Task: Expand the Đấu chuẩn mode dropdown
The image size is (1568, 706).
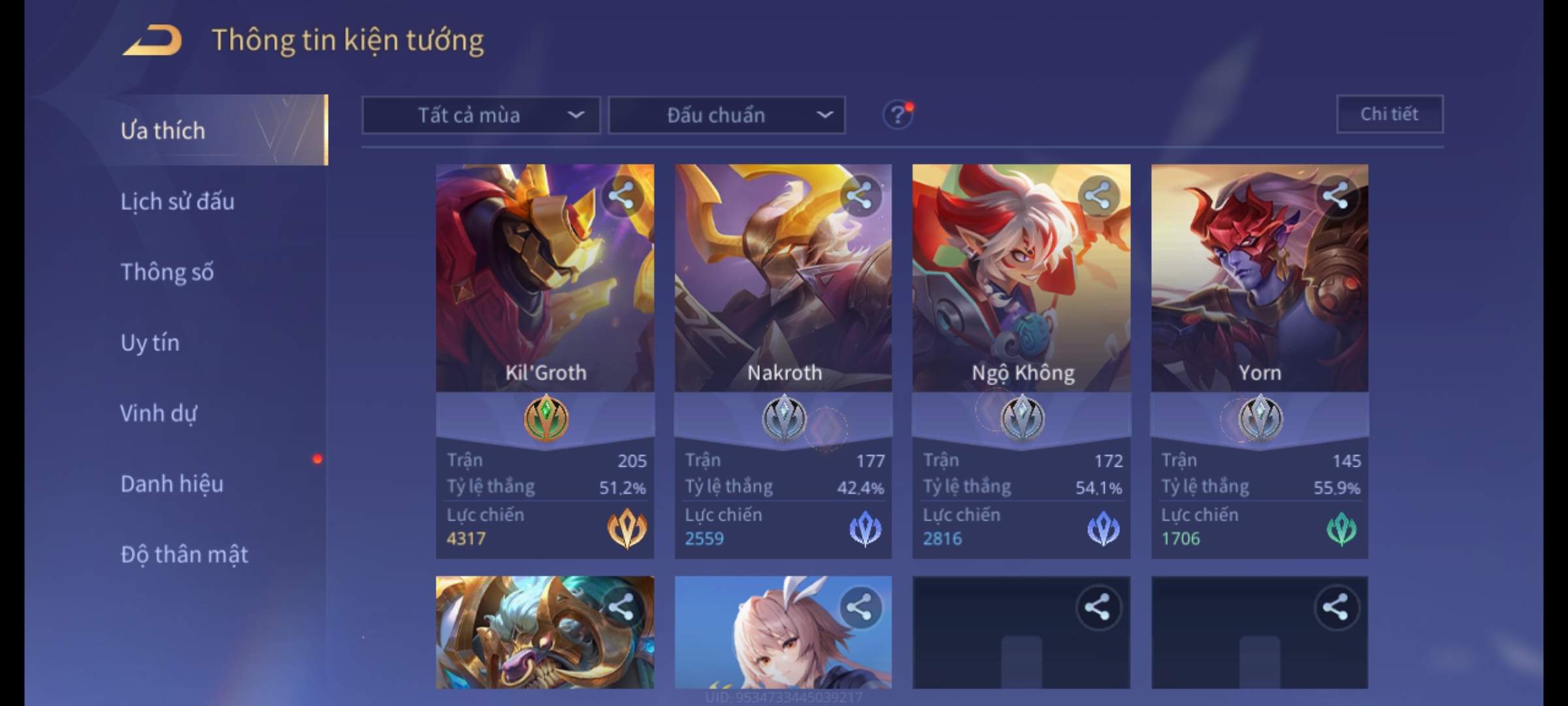Action: tap(727, 116)
